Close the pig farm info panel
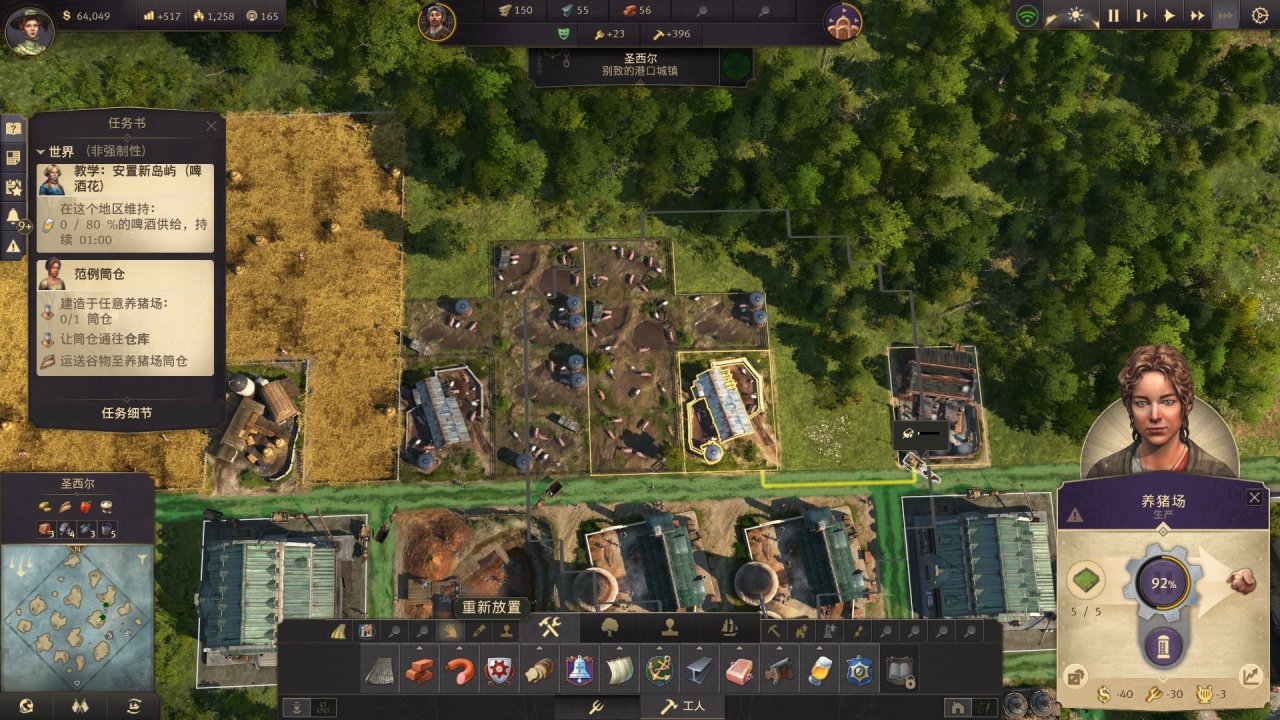The width and height of the screenshot is (1280, 720). pyautogui.click(x=1254, y=497)
